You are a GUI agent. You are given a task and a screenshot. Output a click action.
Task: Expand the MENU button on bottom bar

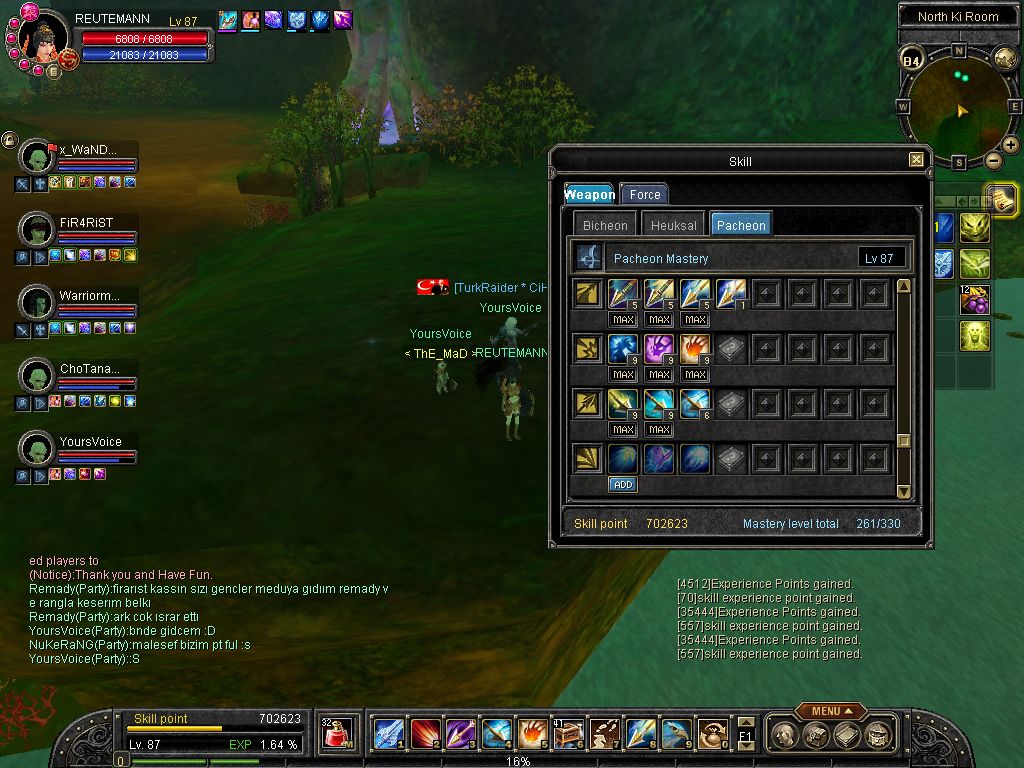830,711
